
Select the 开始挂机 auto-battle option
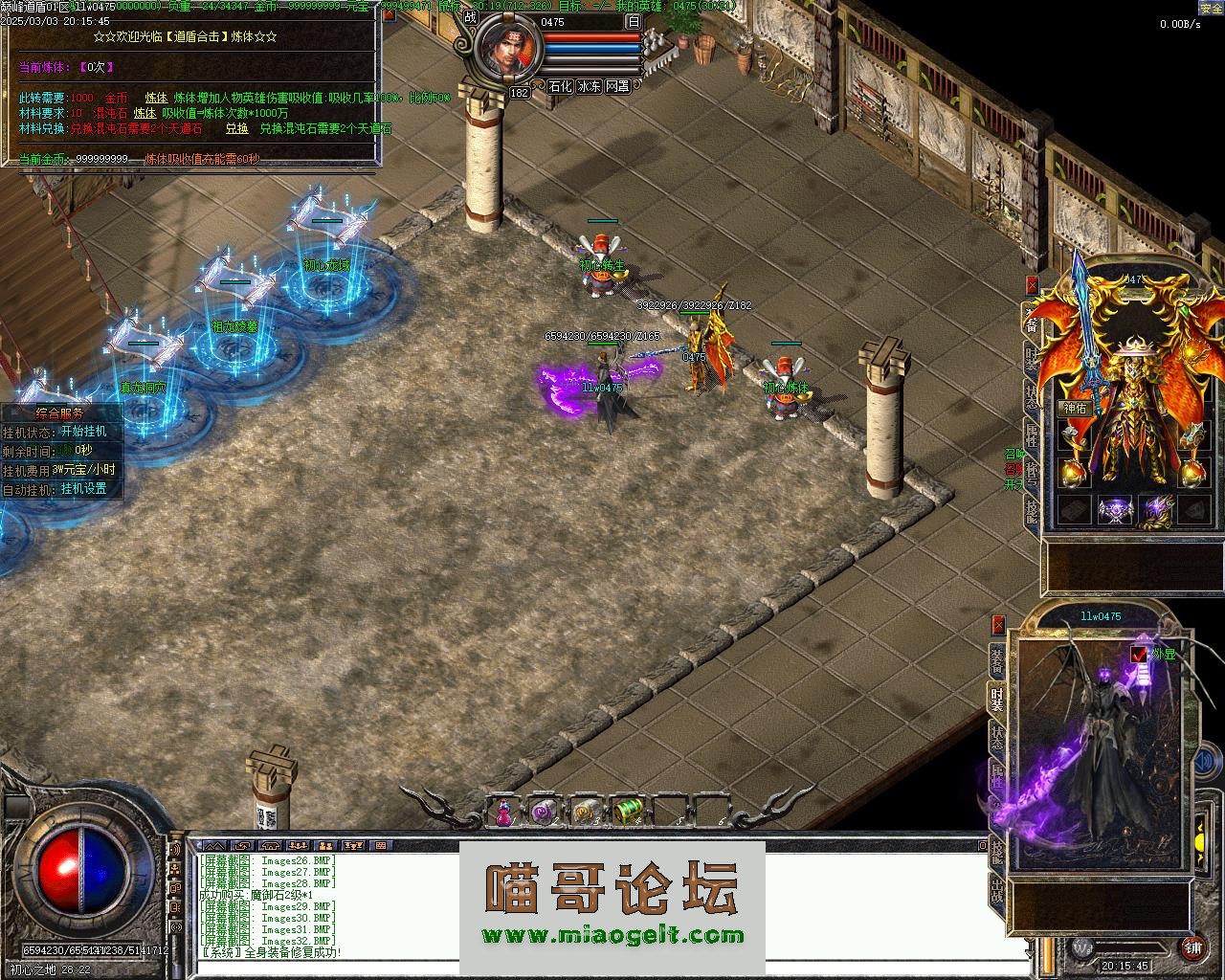(x=83, y=432)
